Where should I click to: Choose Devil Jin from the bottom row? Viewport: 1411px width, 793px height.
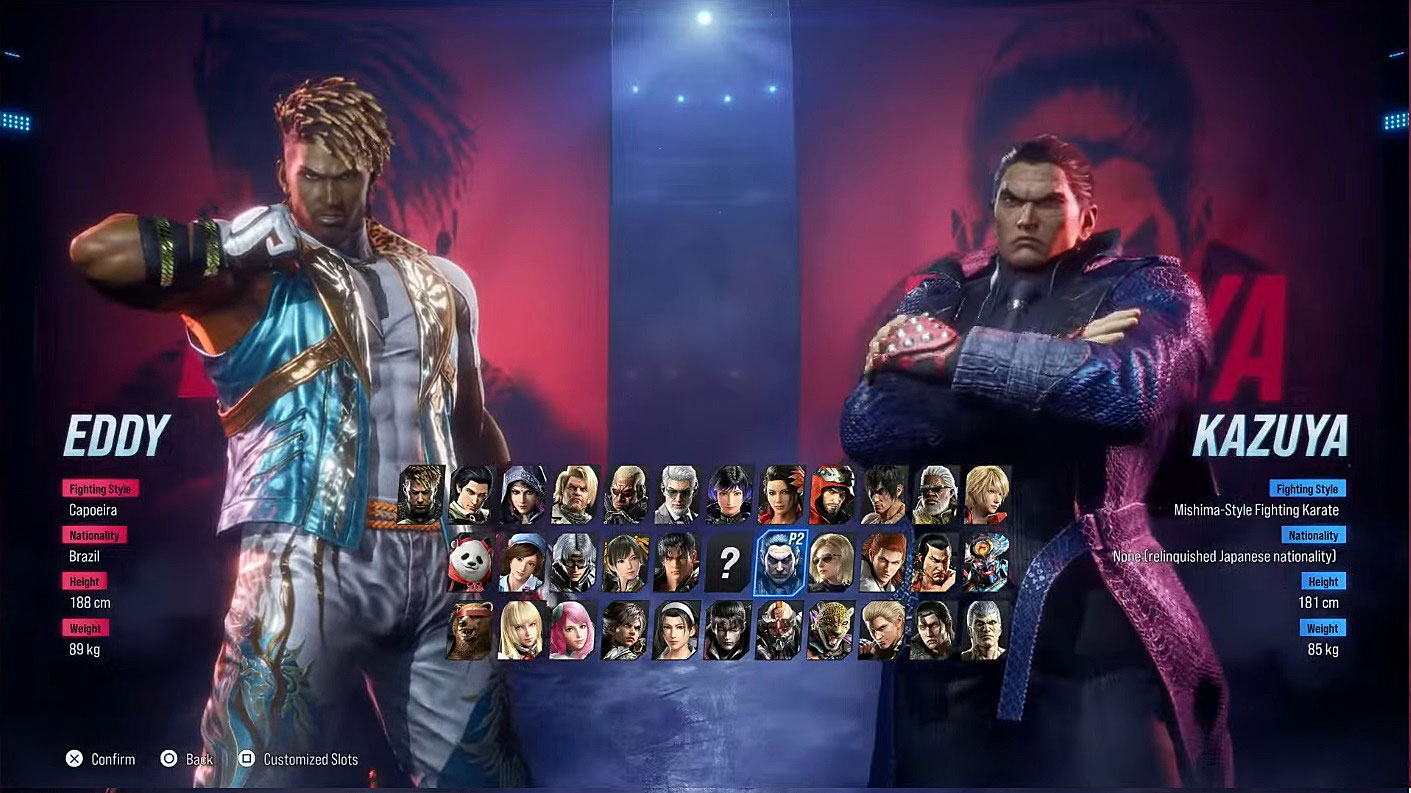(x=728, y=633)
